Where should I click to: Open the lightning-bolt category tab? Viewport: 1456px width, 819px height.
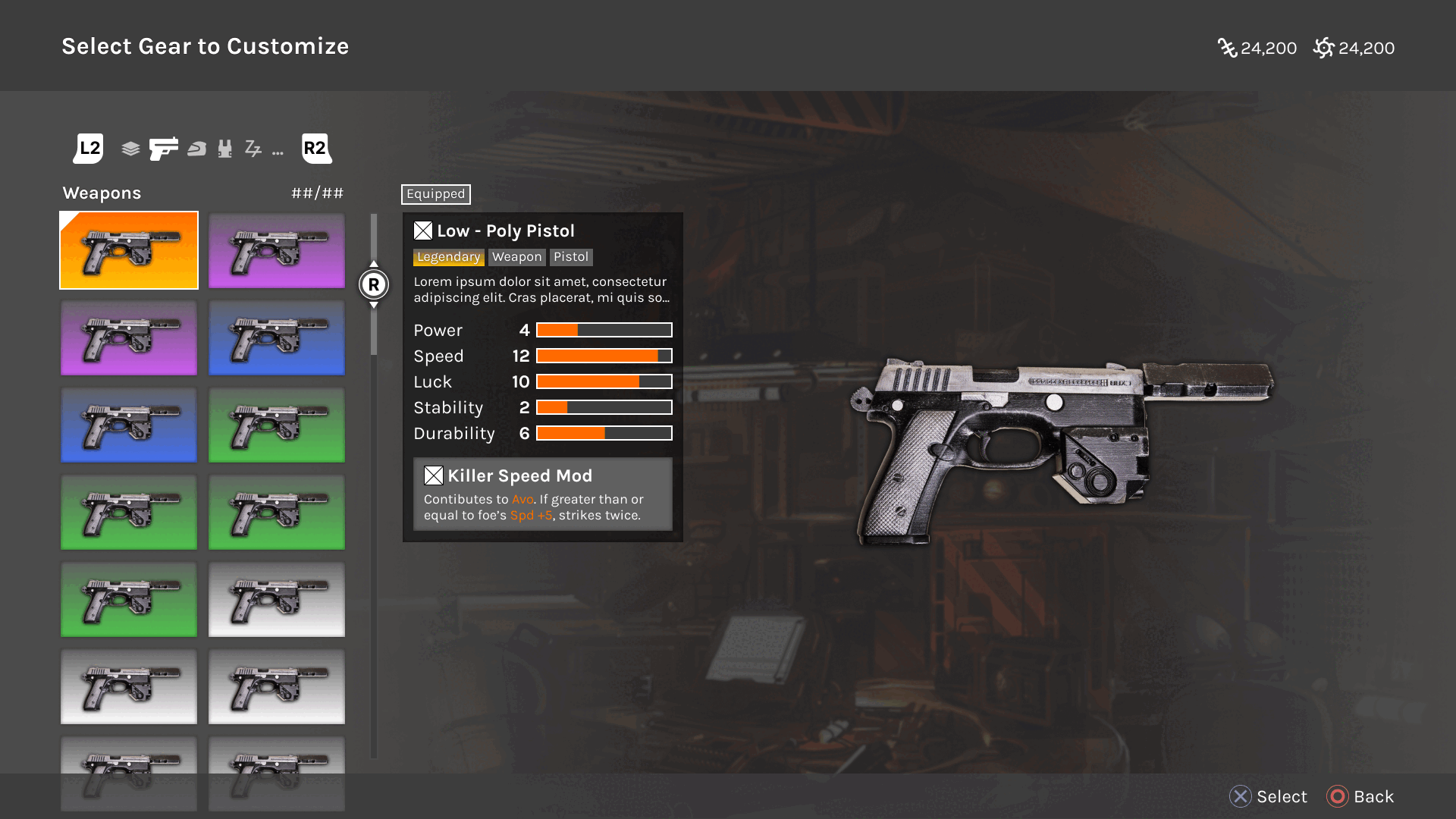(253, 149)
